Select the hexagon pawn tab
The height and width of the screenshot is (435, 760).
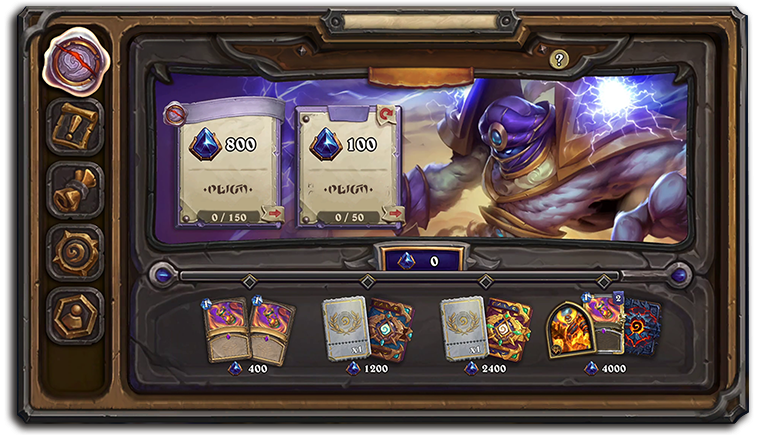(74, 315)
